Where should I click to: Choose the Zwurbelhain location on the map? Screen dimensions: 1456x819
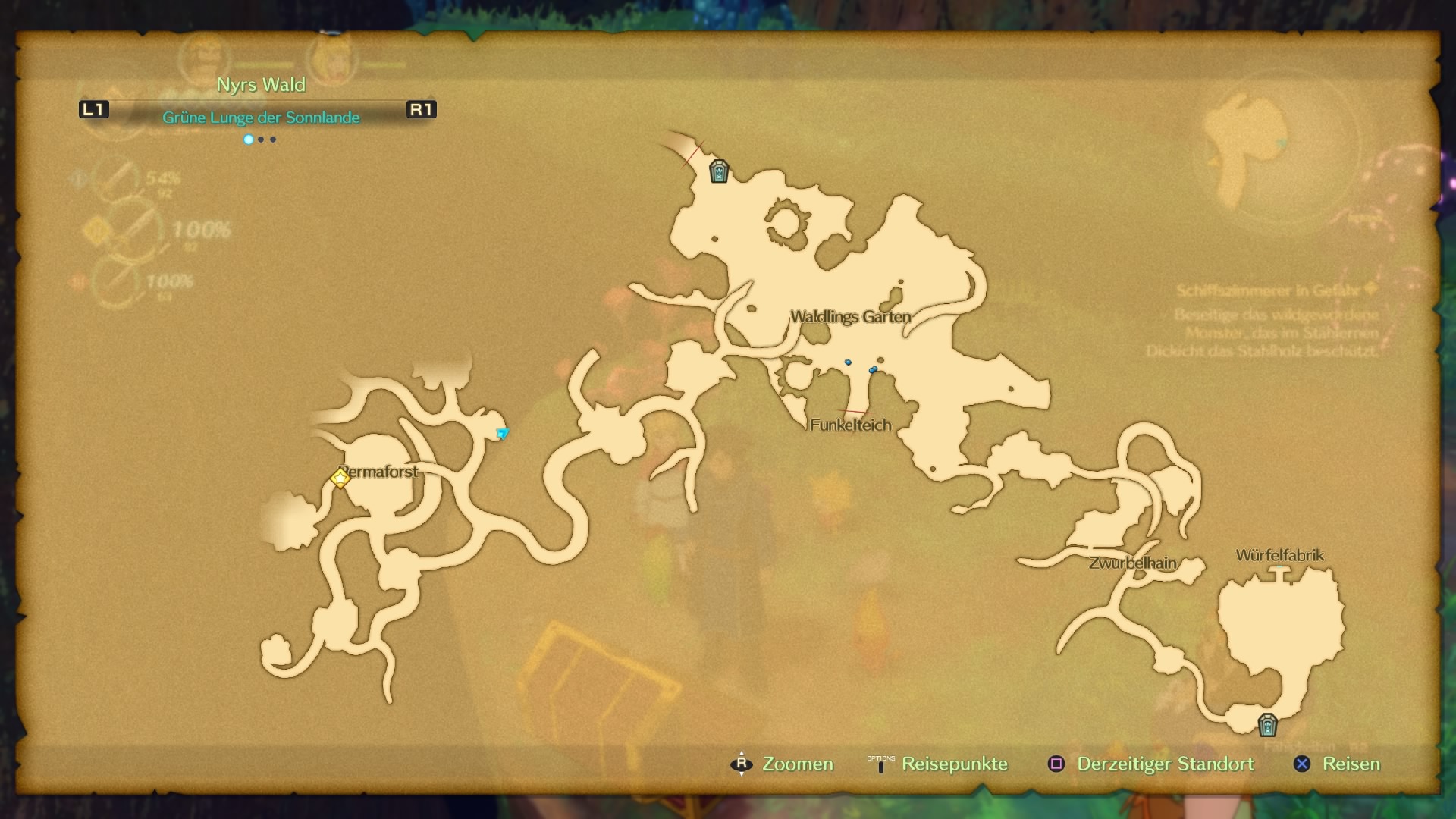(x=1132, y=563)
